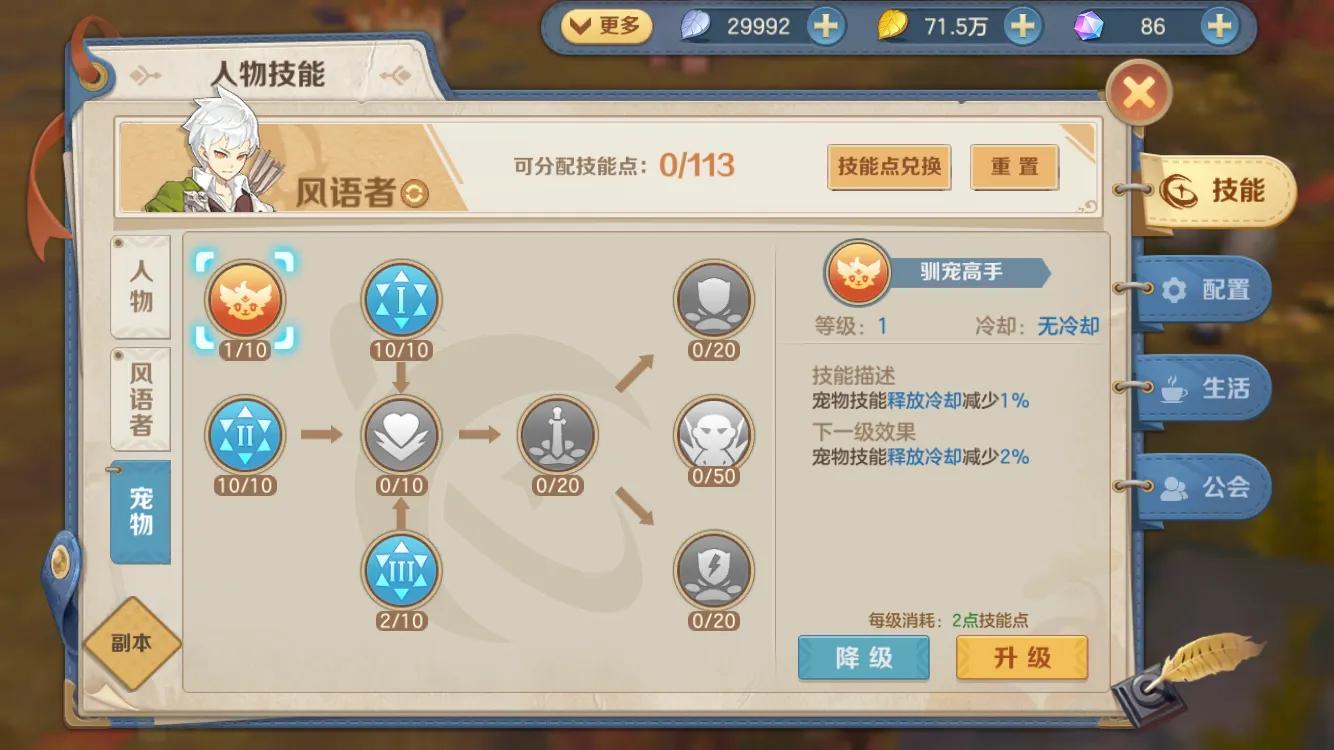The image size is (1334, 750).
Task: Click the plus next to the gem currency
Action: (x=1219, y=26)
